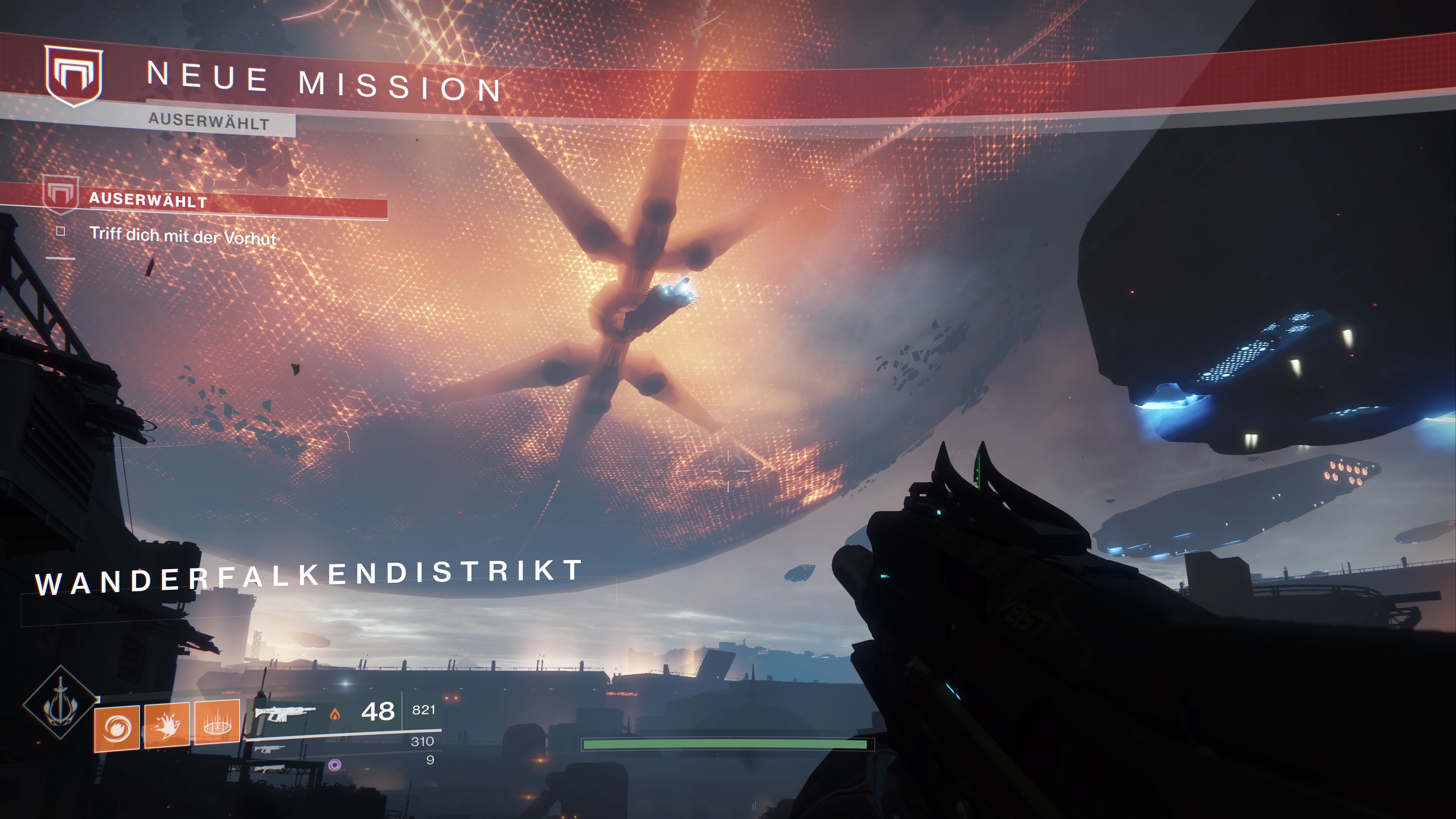The height and width of the screenshot is (819, 1456).
Task: Select the Neue Mission shield emblem
Action: point(74,76)
